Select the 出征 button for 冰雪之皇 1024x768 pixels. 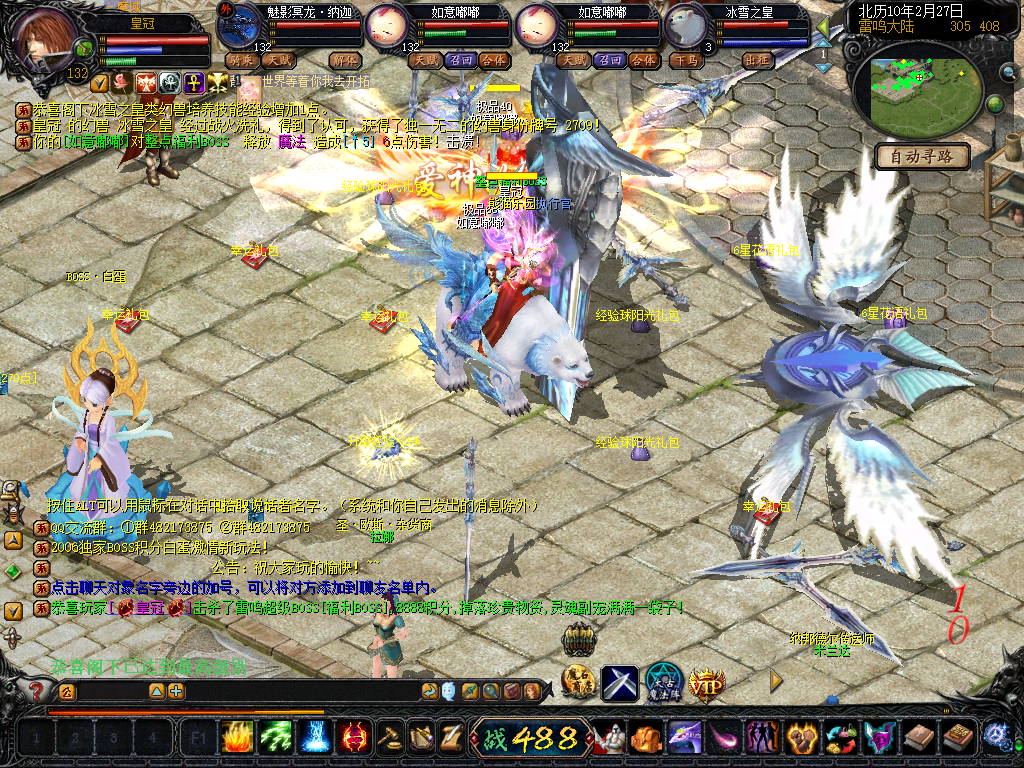757,60
